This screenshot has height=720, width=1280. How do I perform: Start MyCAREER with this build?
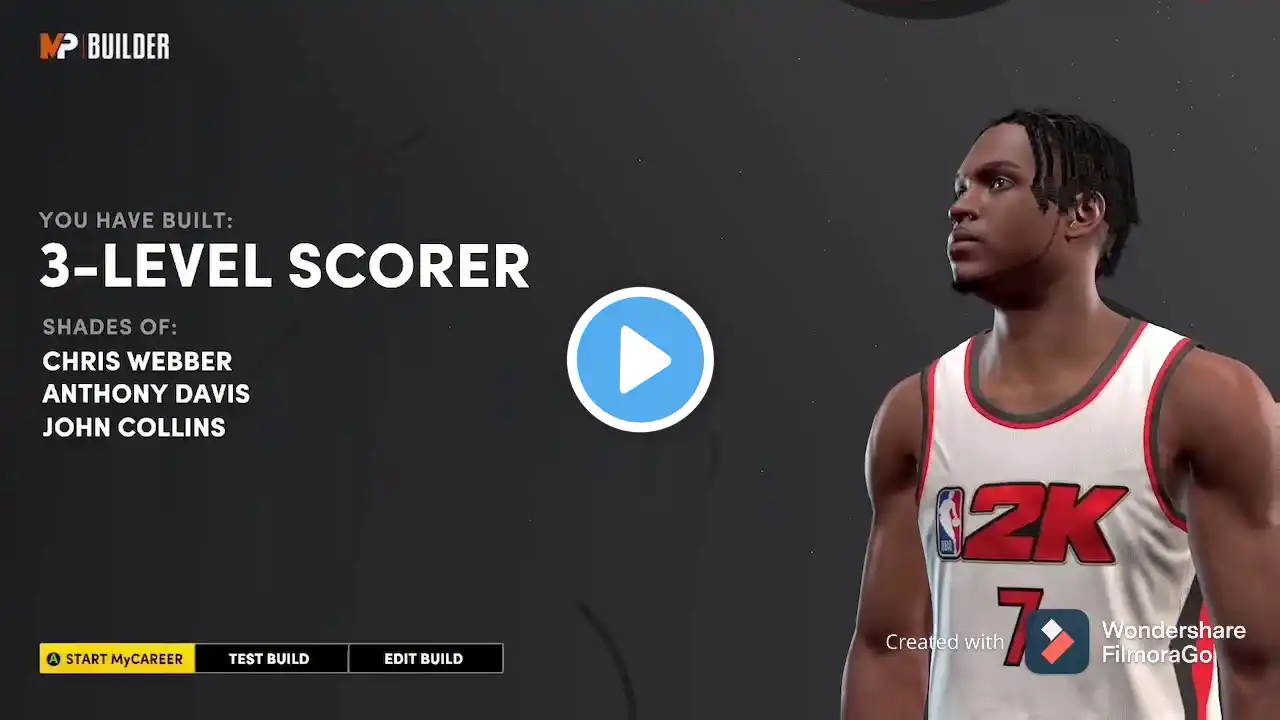click(x=117, y=658)
